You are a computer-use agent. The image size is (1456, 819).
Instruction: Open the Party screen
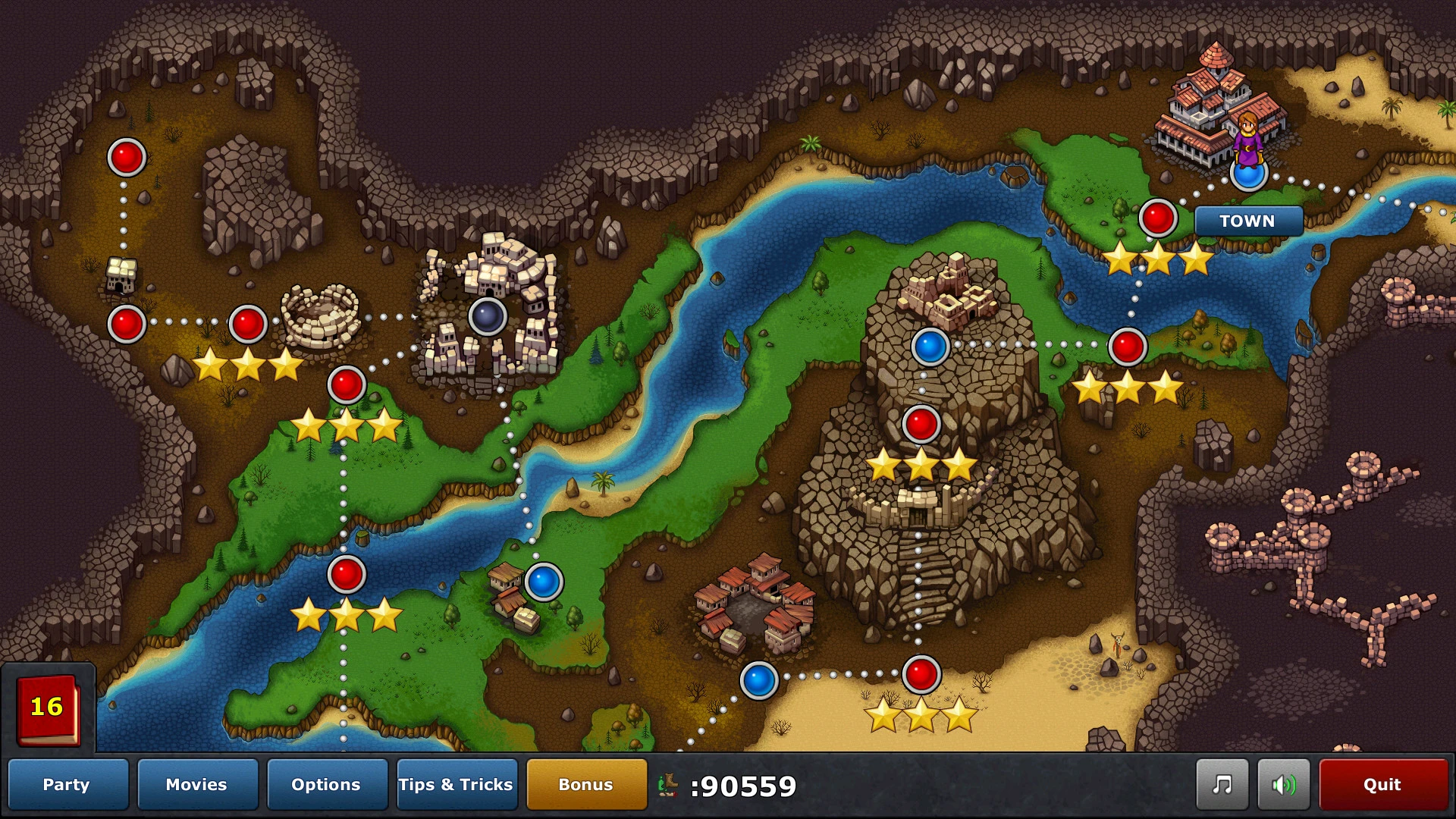pyautogui.click(x=67, y=785)
